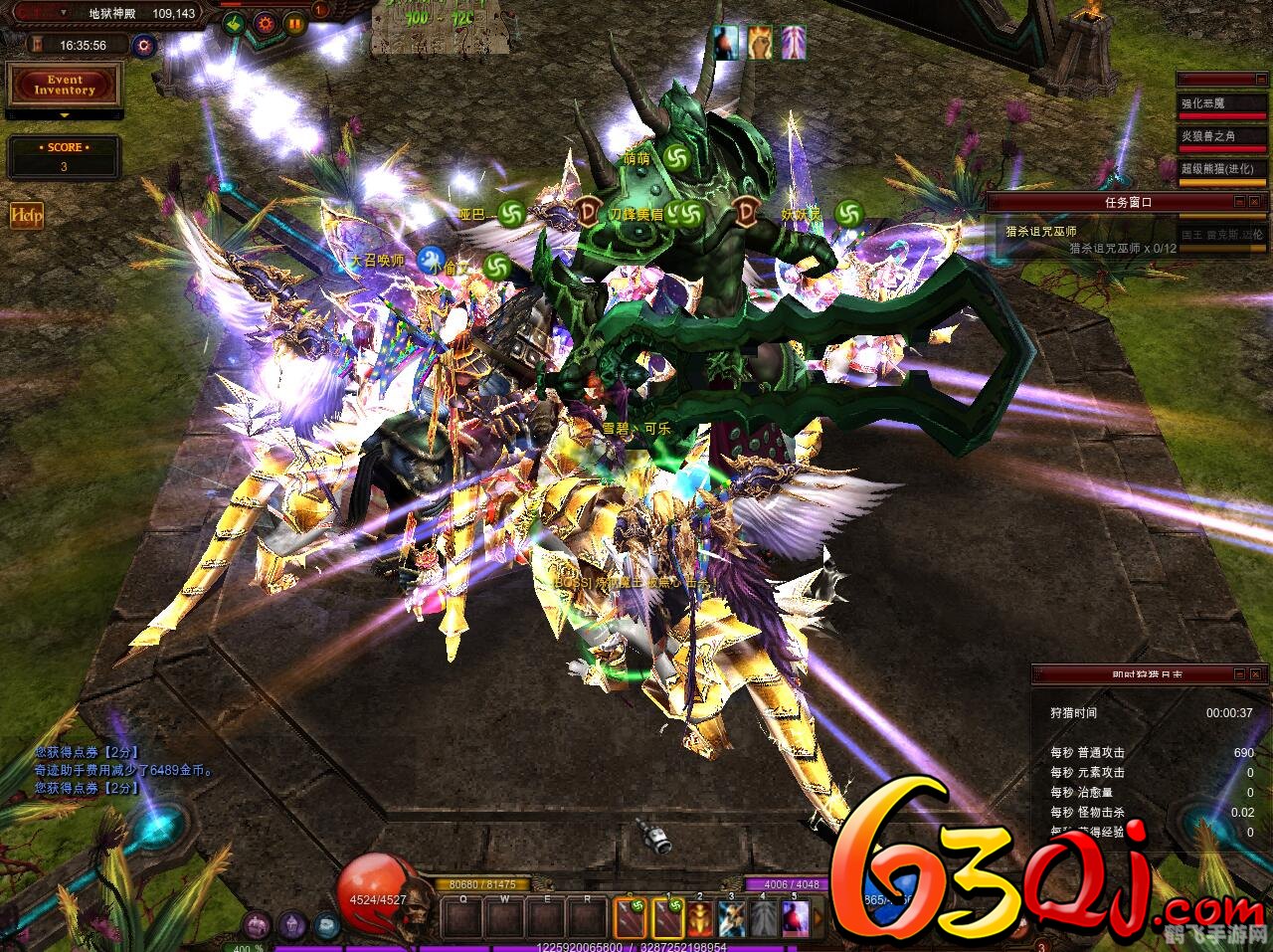The height and width of the screenshot is (952, 1273).
Task: Activate the grey wings skill in slot 4
Action: (763, 918)
